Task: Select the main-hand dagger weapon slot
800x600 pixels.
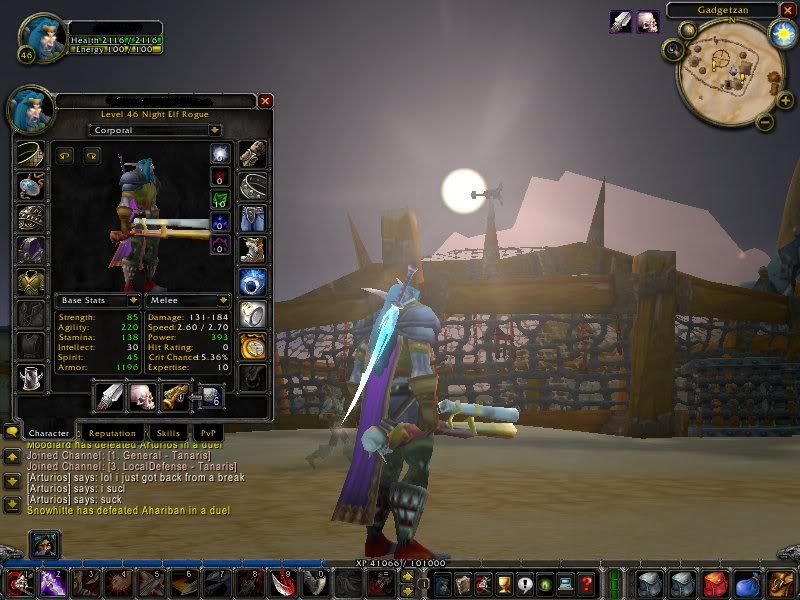Action: pyautogui.click(x=109, y=397)
